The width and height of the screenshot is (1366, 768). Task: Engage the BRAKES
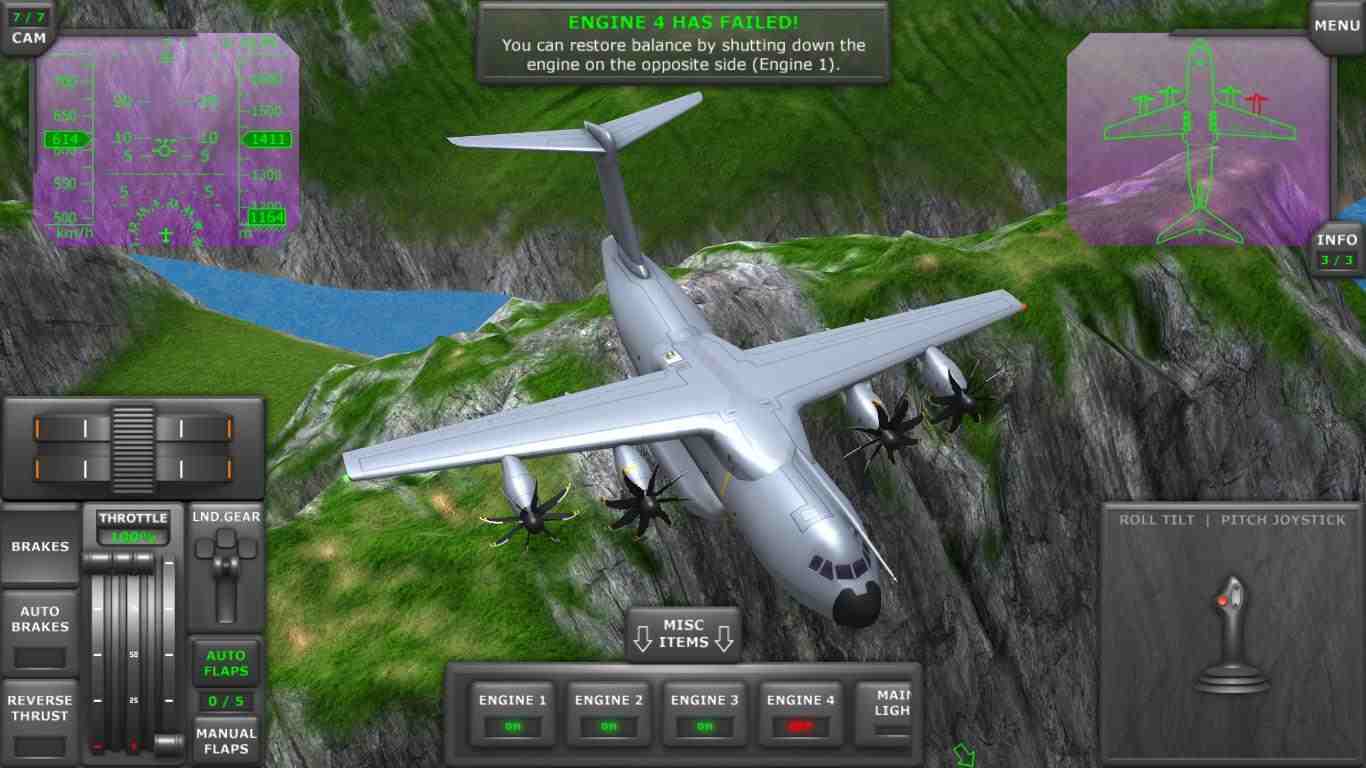(40, 546)
